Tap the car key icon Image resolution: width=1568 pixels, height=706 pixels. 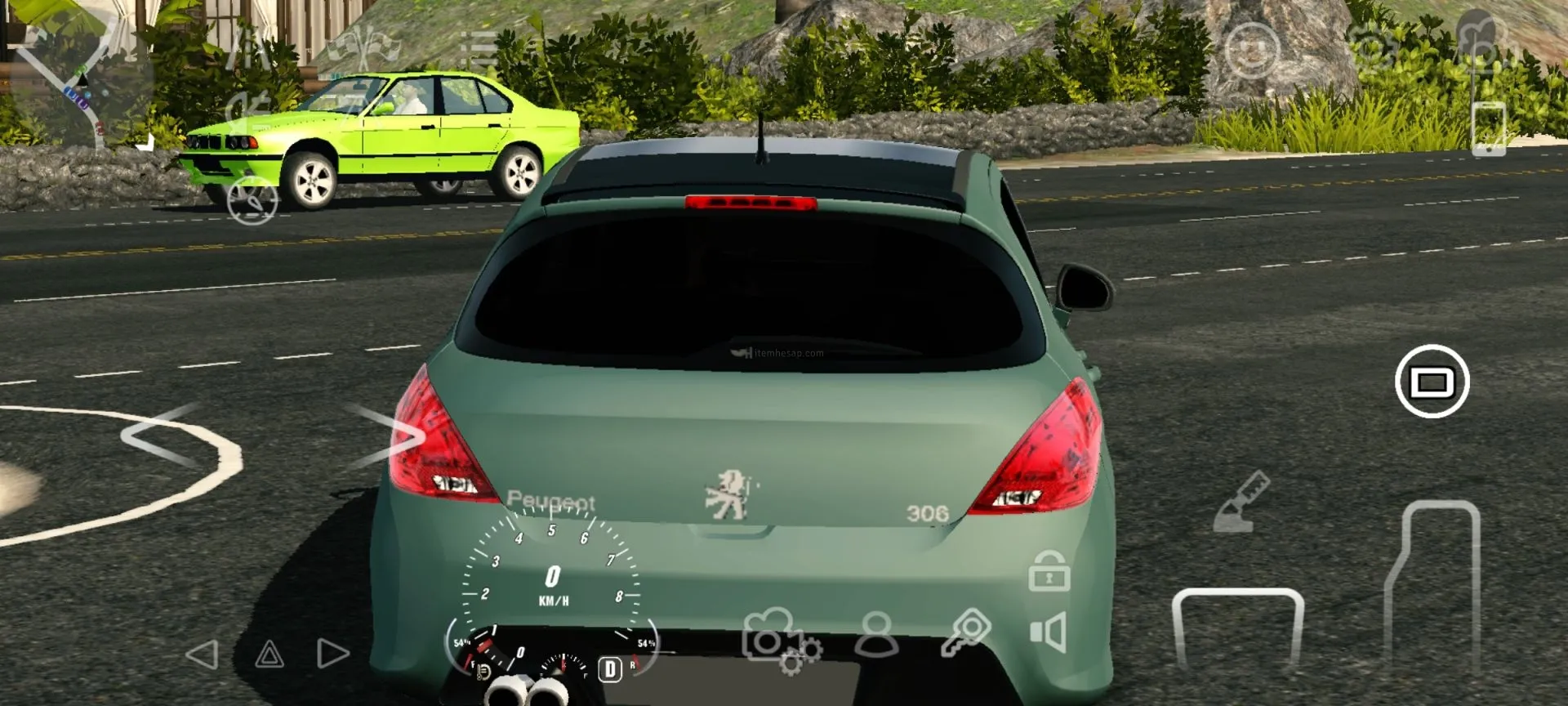pos(966,632)
